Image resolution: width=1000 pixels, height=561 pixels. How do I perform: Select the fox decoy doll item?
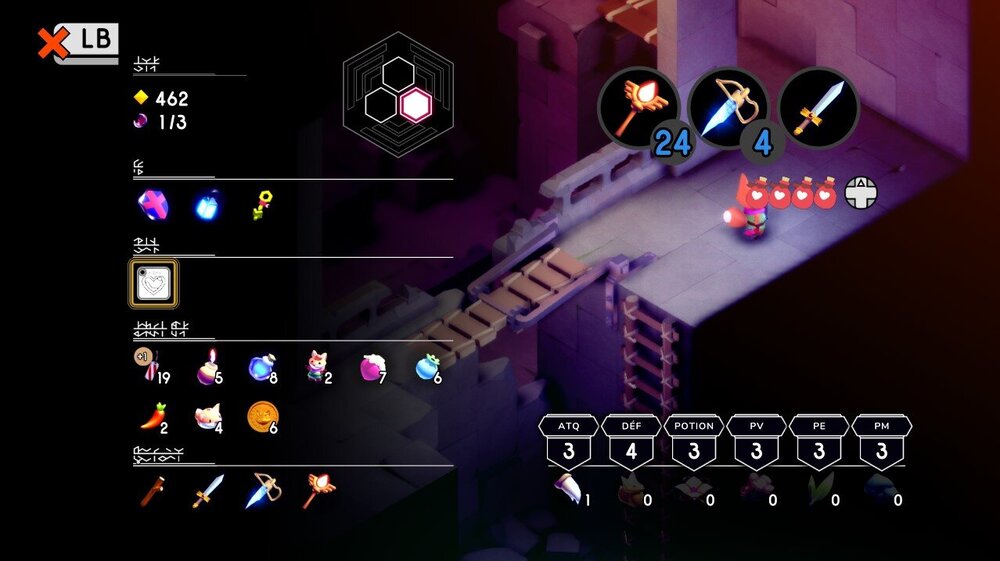(x=317, y=370)
